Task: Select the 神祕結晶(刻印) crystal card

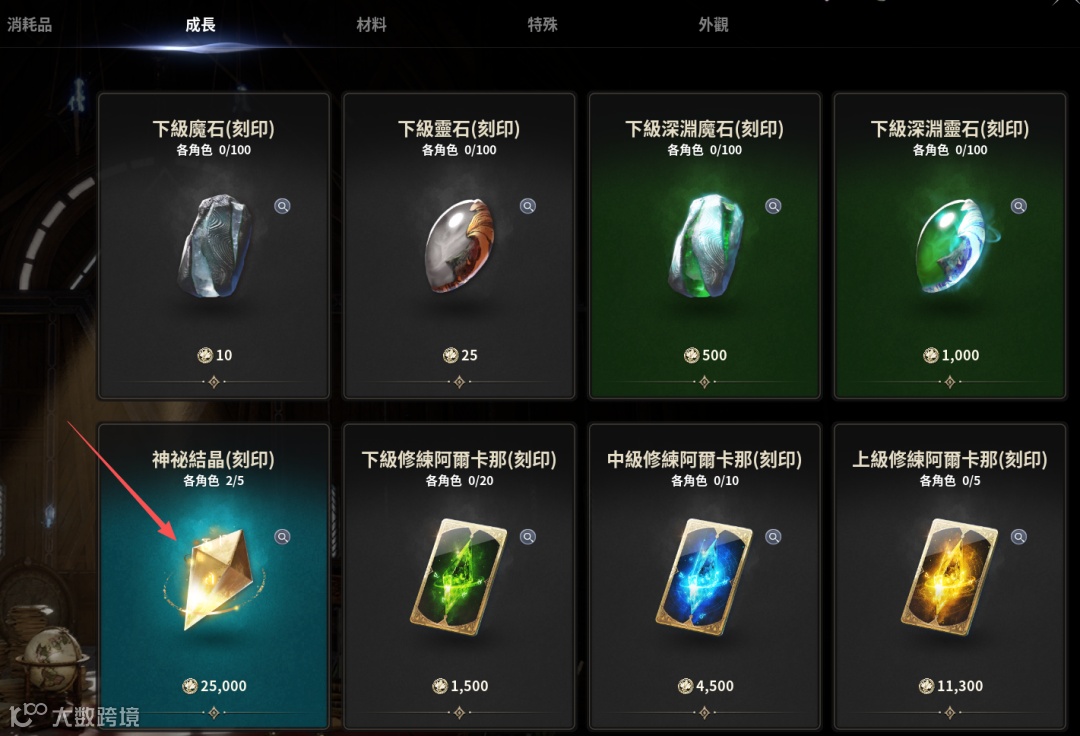Action: [213, 576]
